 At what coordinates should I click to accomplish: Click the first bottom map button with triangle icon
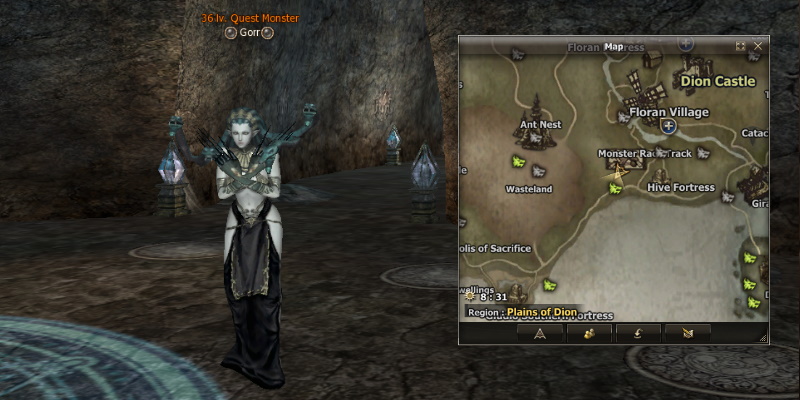(x=540, y=333)
